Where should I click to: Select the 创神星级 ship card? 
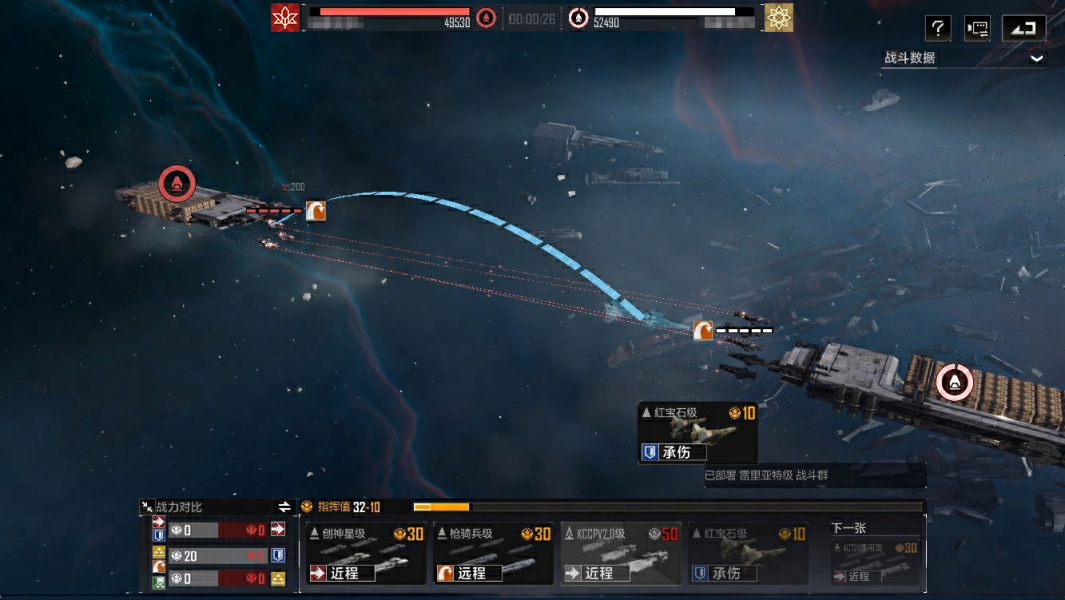[x=366, y=553]
